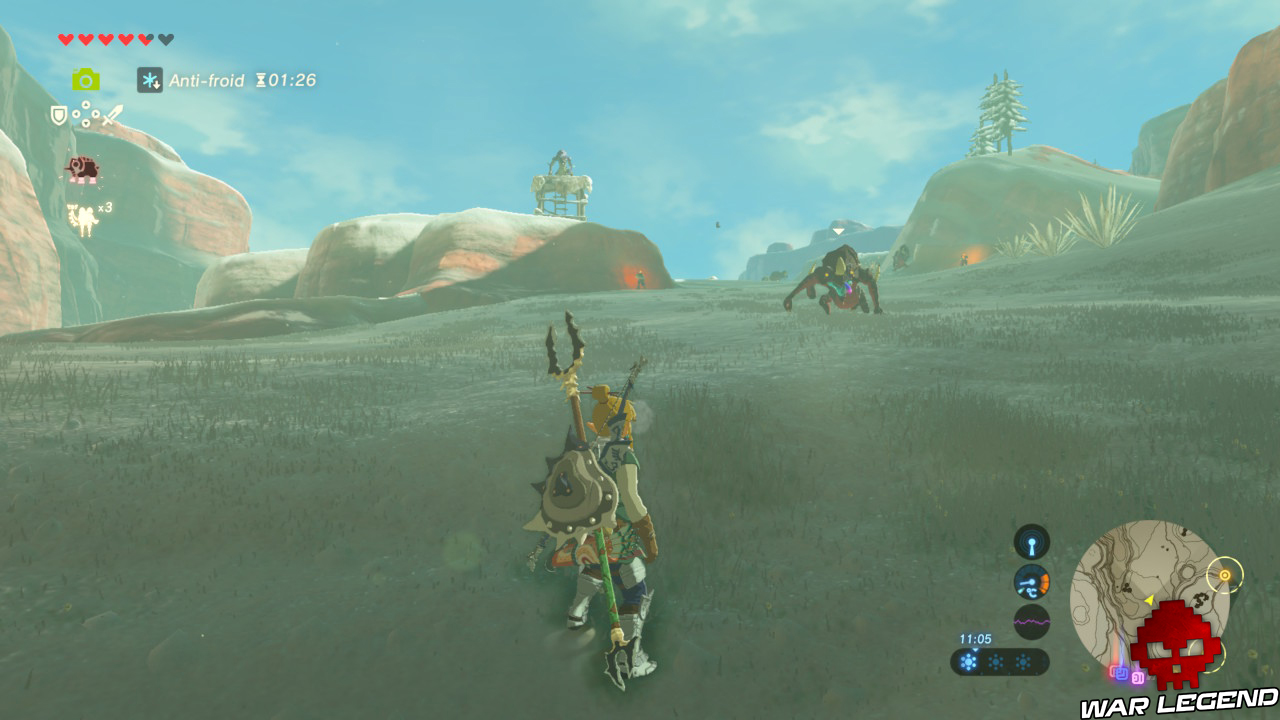
Task: Click the yellow waypoint marker on the minimap
Action: coord(1225,575)
